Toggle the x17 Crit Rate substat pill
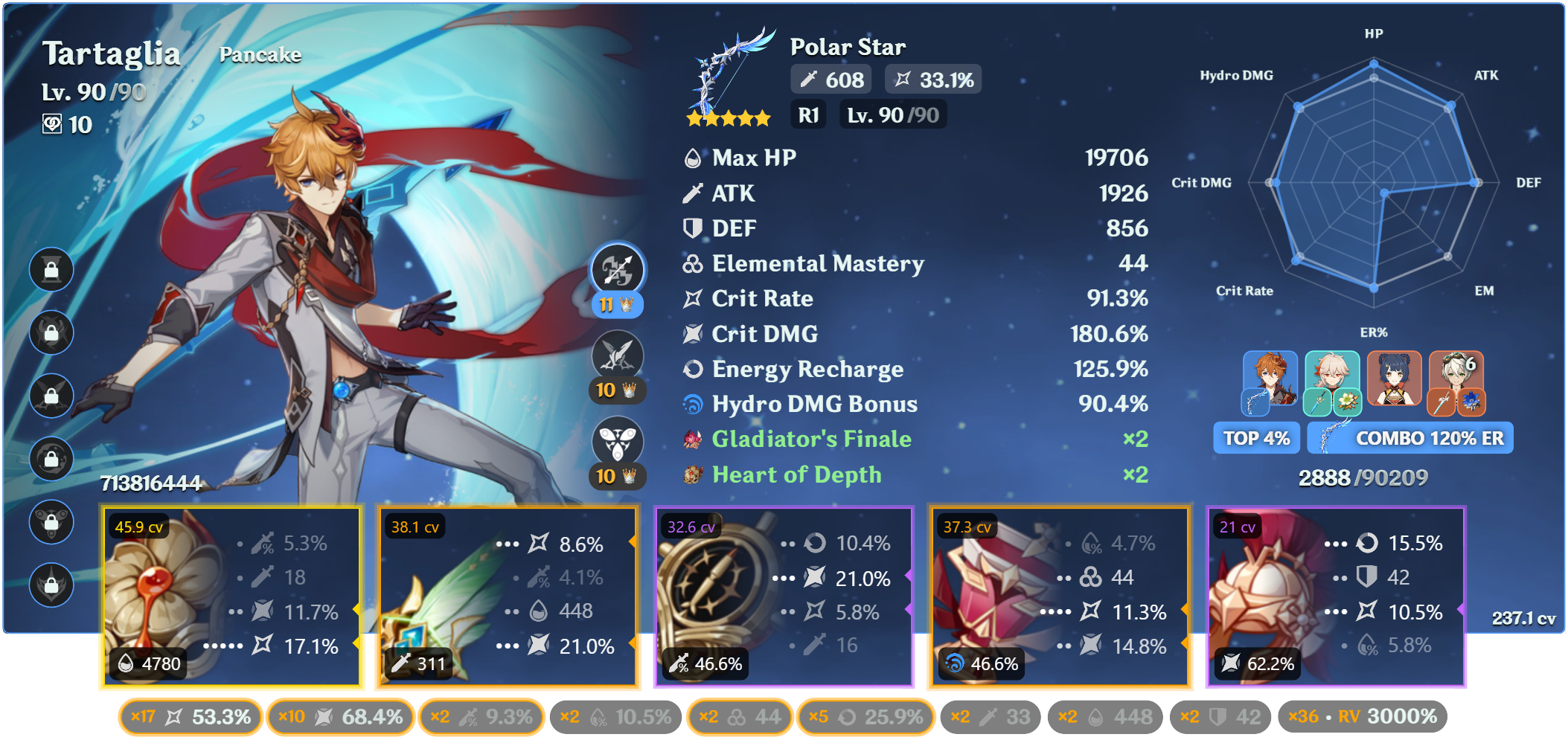1568x740 pixels. (x=189, y=716)
